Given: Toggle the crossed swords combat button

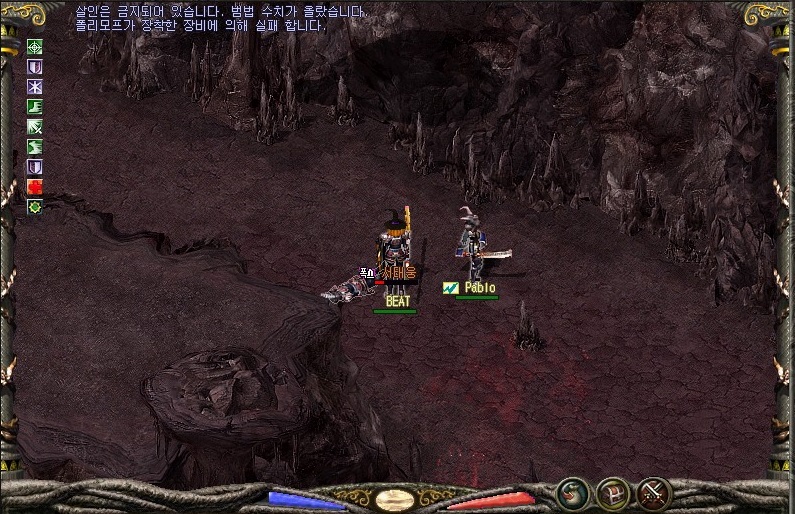Looking at the screenshot, I should coord(653,492).
